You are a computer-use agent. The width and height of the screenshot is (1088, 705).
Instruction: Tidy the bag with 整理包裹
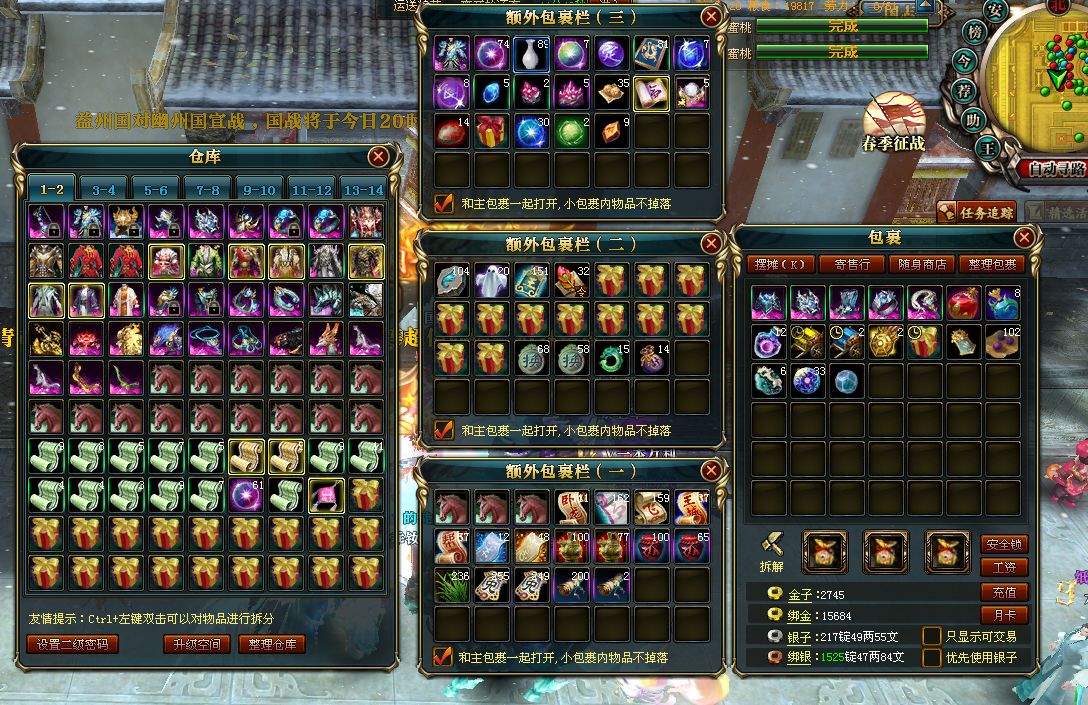pyautogui.click(x=992, y=264)
